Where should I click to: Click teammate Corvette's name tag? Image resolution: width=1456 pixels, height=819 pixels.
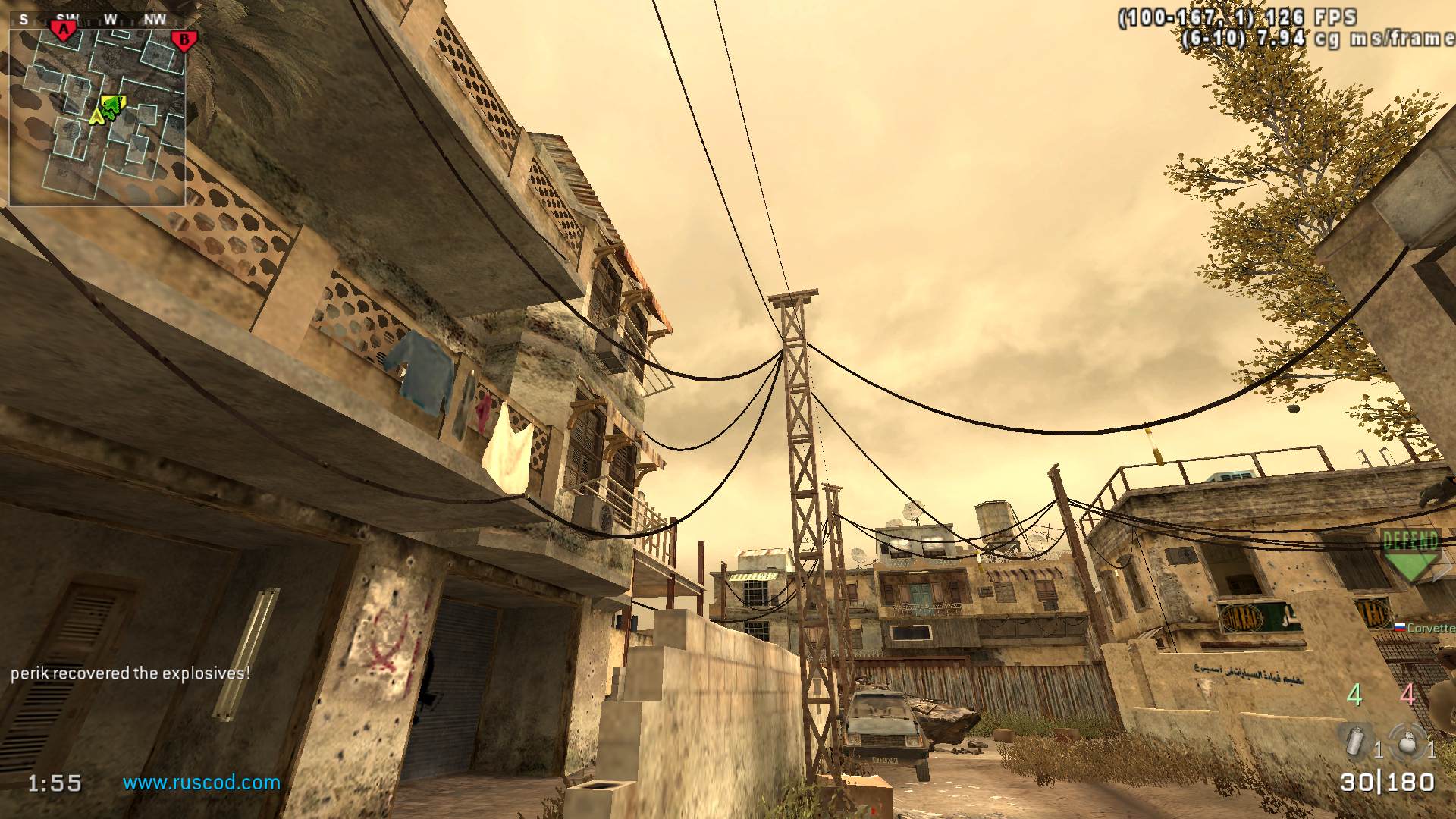(x=1429, y=628)
